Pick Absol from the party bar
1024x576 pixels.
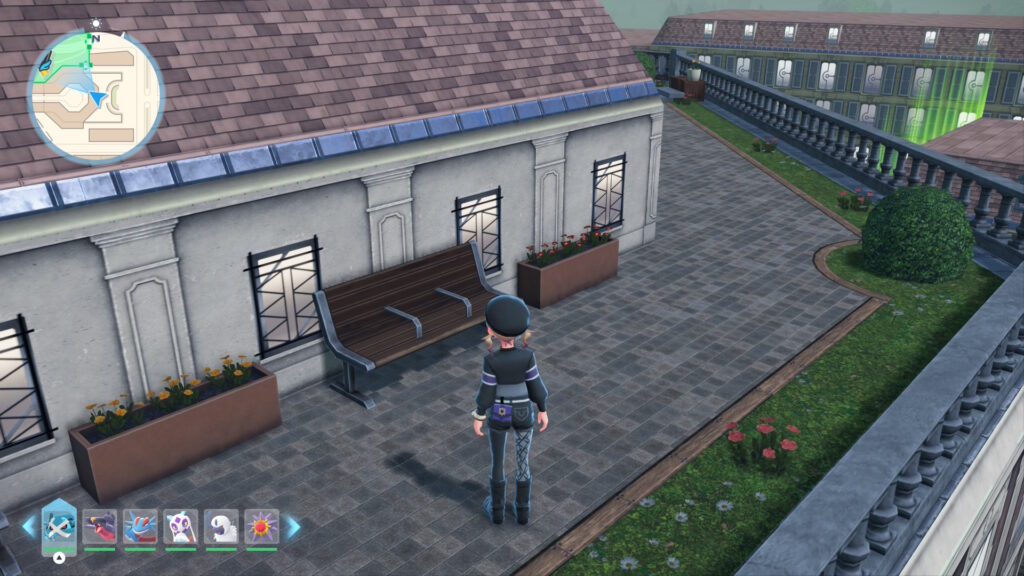click(x=221, y=526)
